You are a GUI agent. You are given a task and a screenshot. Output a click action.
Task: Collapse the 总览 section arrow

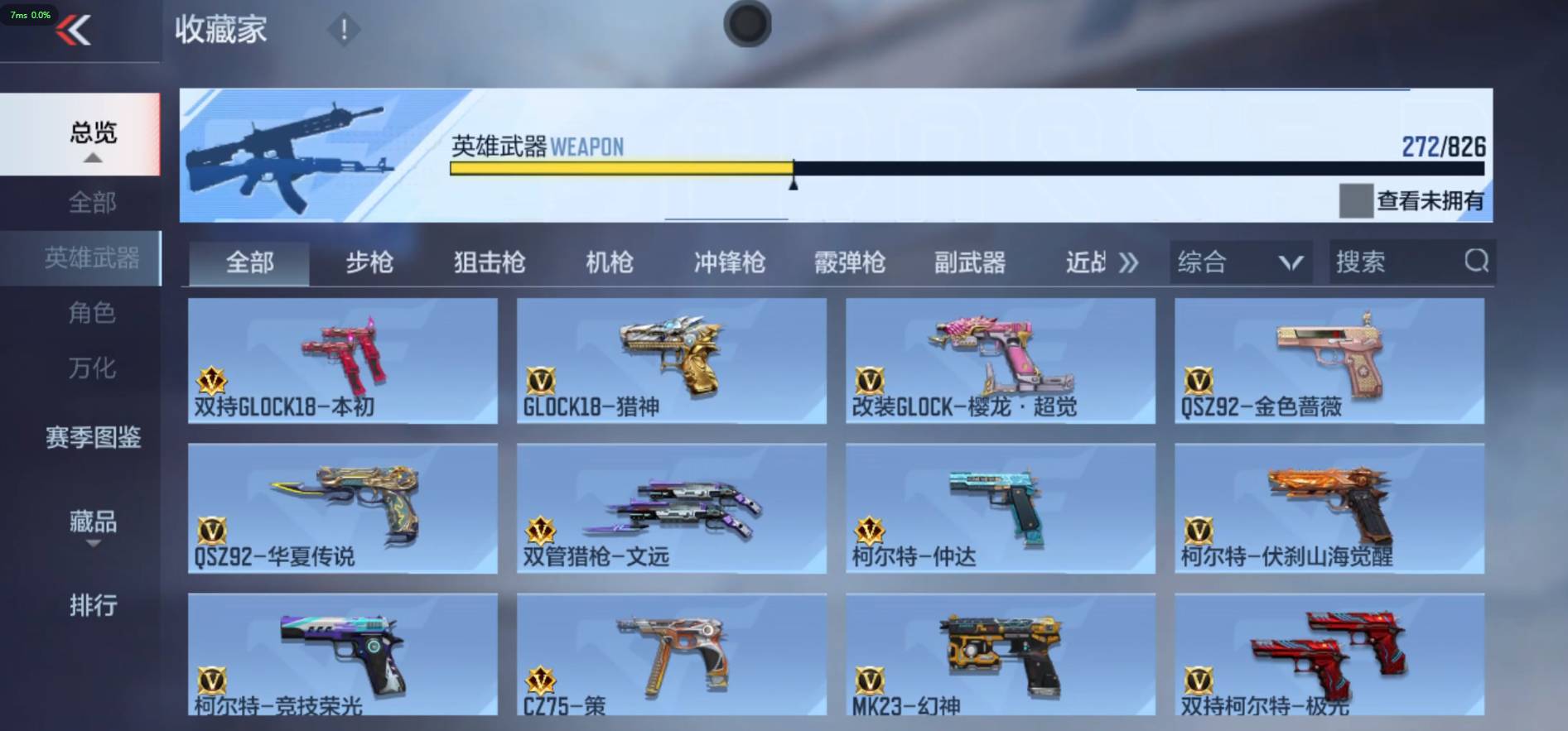tap(92, 160)
